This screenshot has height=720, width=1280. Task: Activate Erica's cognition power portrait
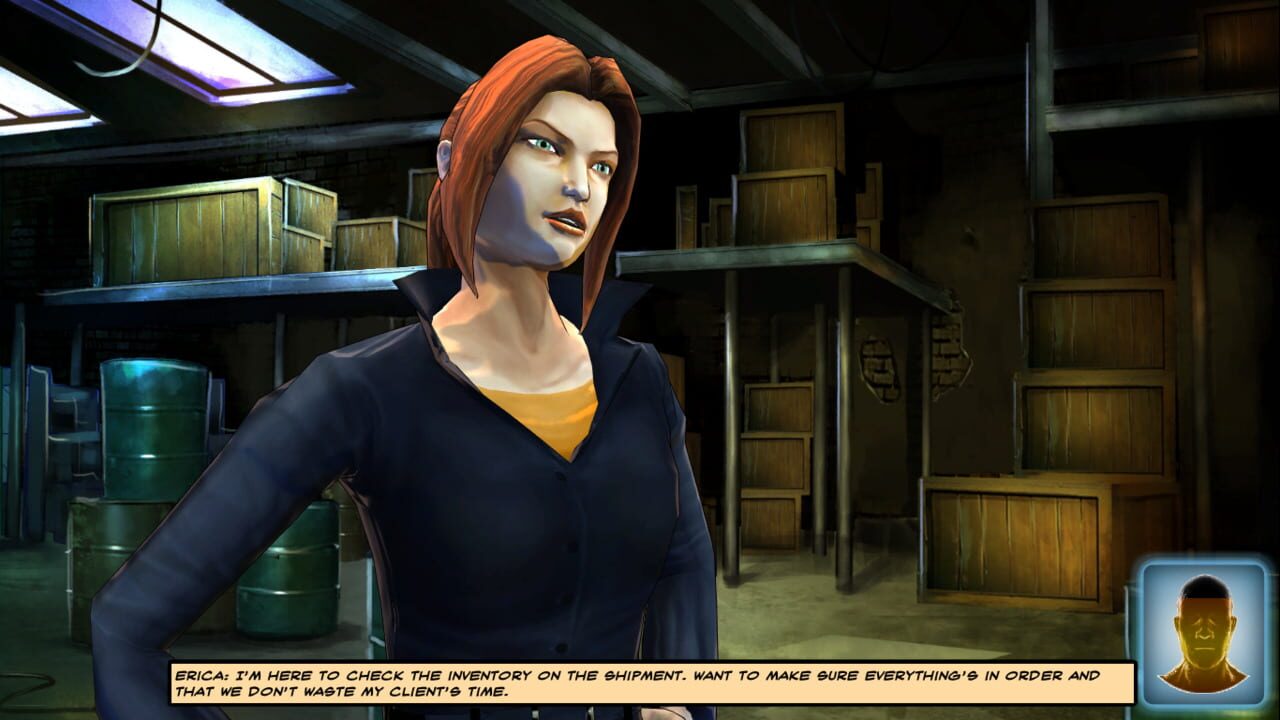(1205, 629)
